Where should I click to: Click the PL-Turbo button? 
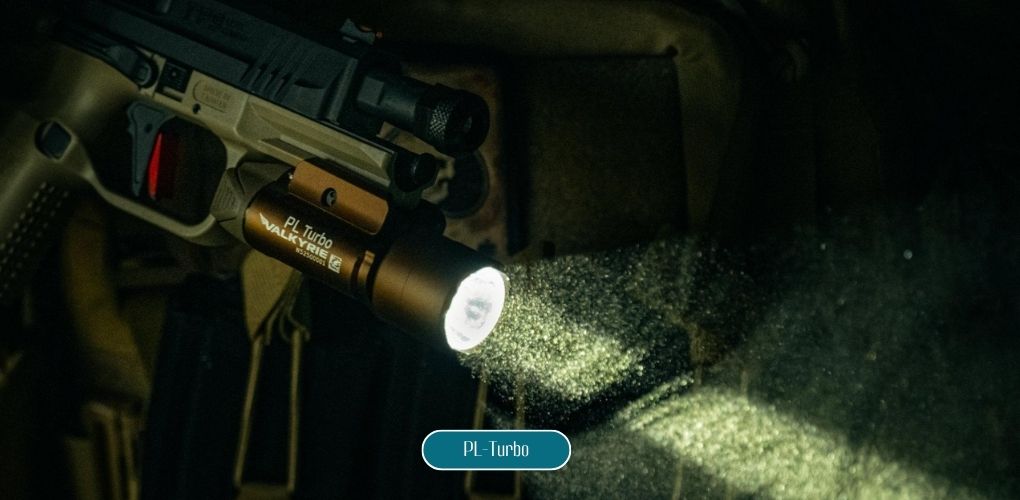point(496,450)
